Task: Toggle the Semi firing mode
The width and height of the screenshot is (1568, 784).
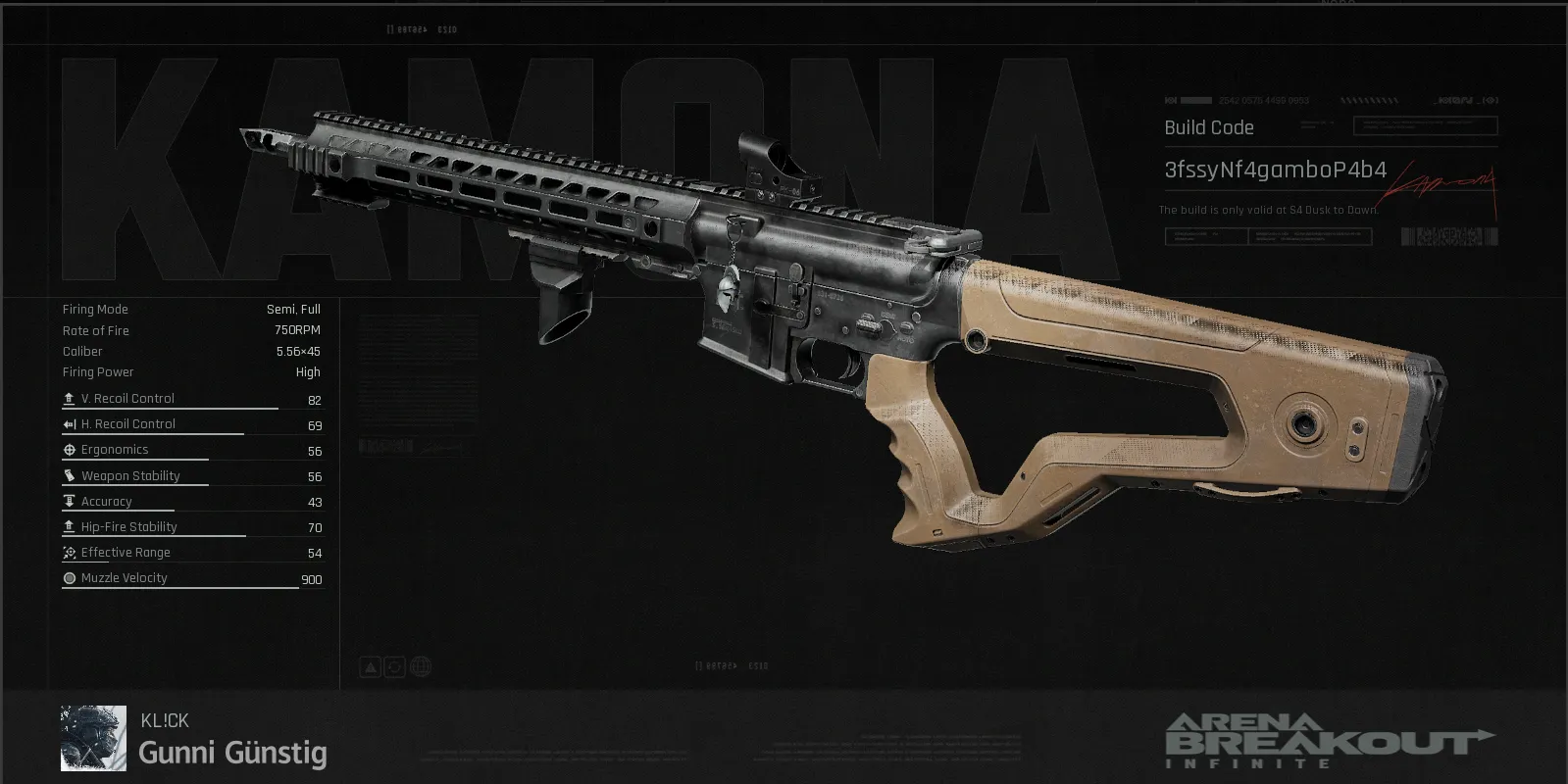Action: [278, 309]
